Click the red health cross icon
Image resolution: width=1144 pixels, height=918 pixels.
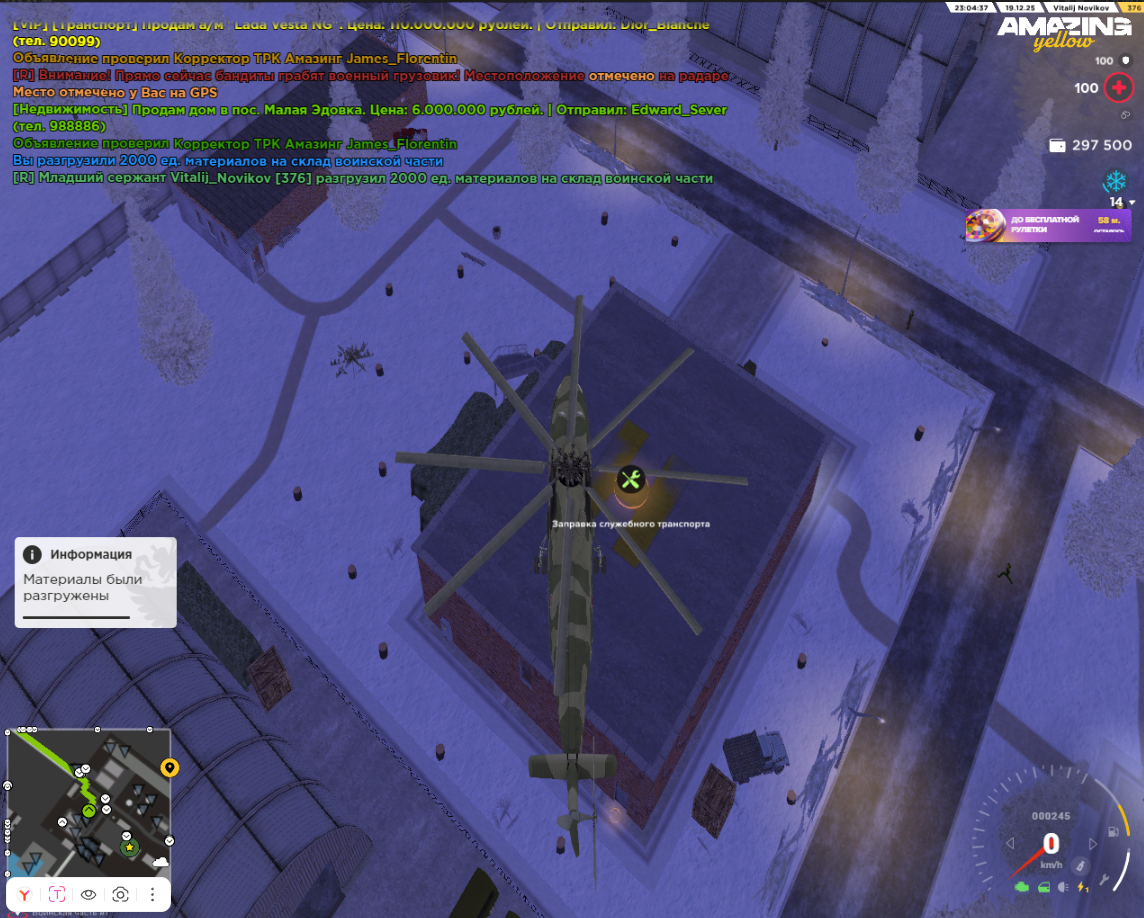(x=1117, y=88)
